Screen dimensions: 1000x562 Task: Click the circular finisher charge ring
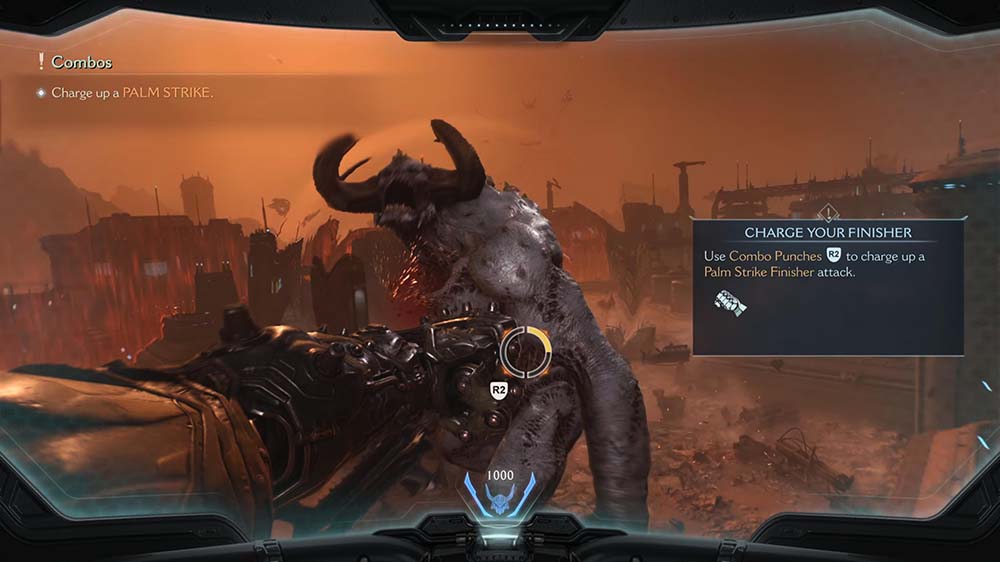[526, 350]
